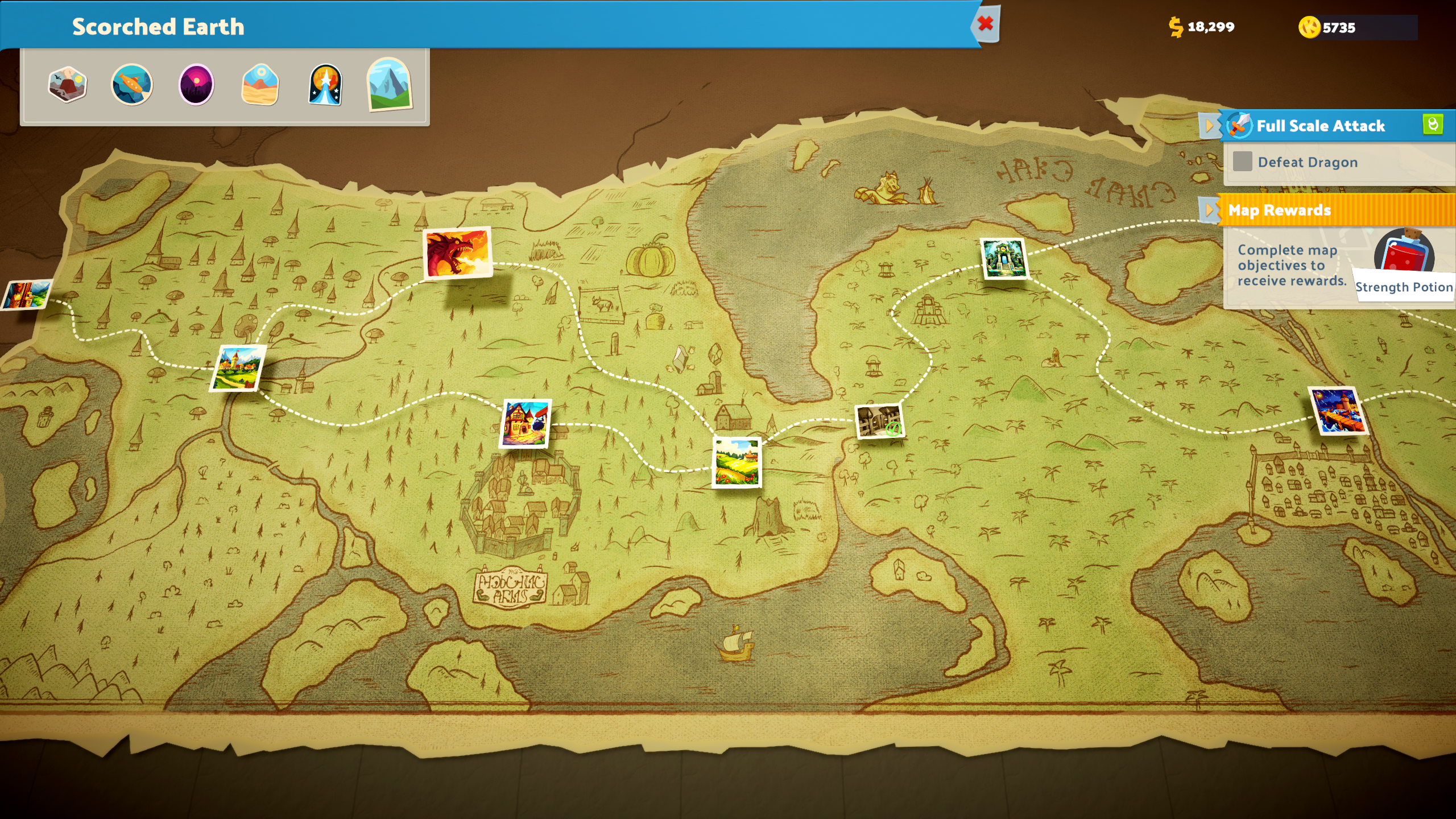Select the stormy harbor lighthouse thumbnail
1456x819 pixels.
tap(1338, 411)
